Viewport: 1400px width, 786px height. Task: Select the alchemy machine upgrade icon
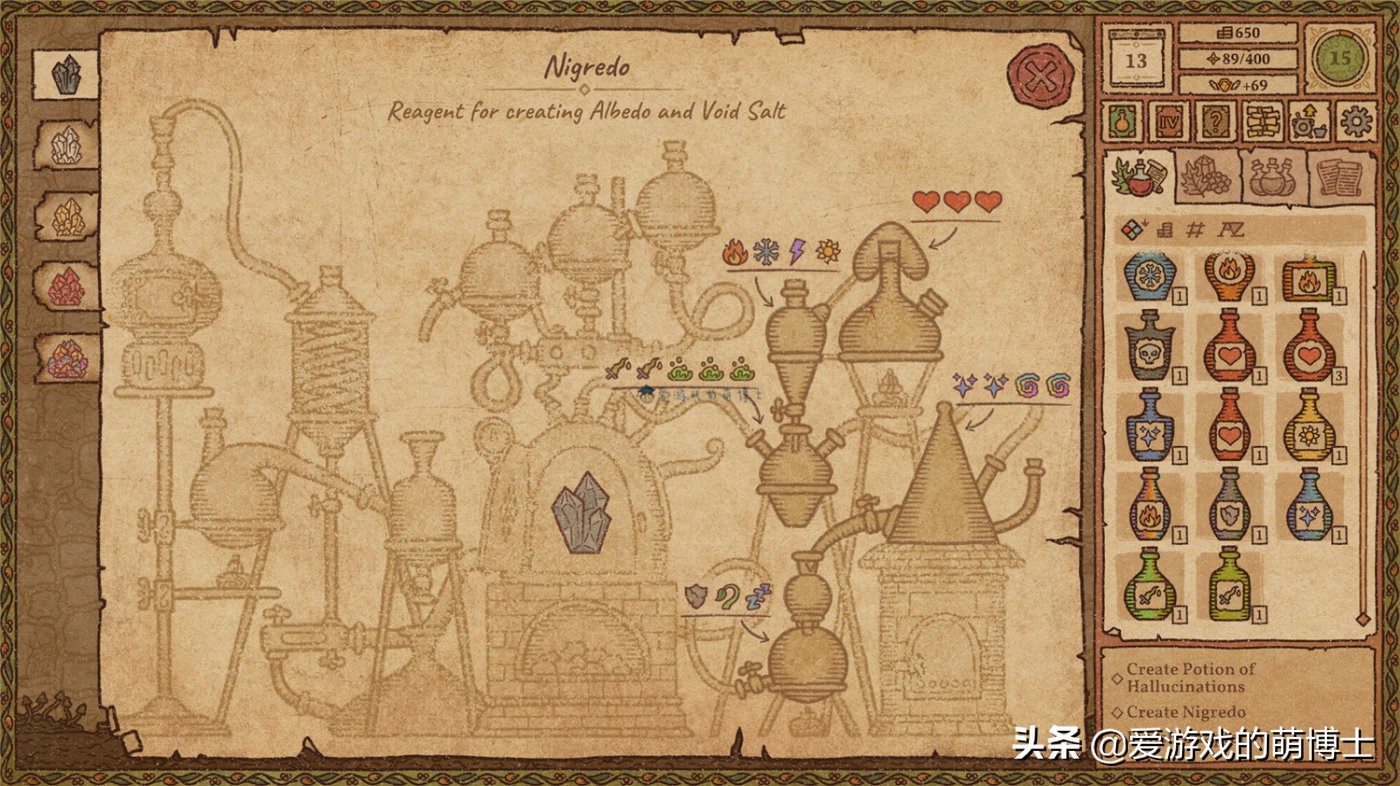pyautogui.click(x=1309, y=123)
